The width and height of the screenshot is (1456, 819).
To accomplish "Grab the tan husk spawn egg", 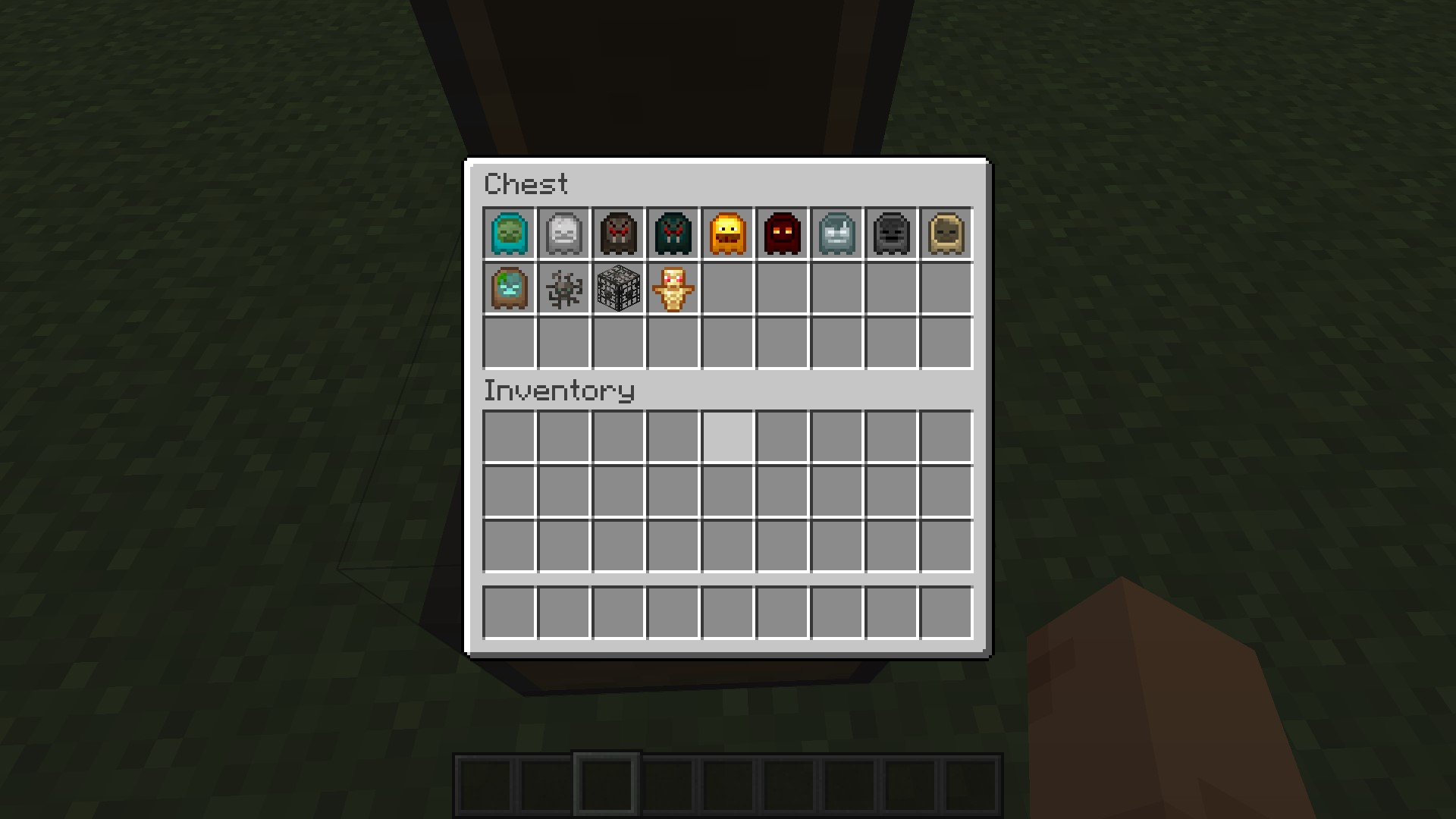I will pyautogui.click(x=946, y=233).
